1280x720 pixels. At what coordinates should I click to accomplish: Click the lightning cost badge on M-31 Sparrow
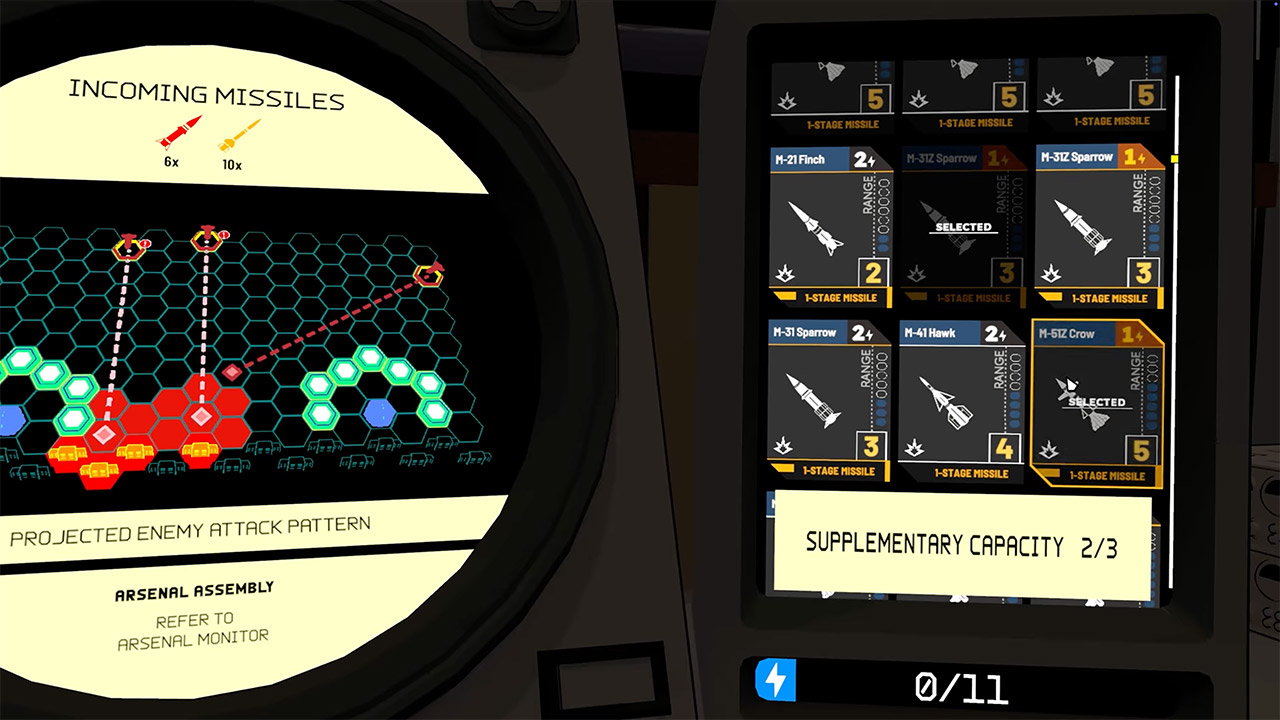pyautogui.click(x=860, y=333)
